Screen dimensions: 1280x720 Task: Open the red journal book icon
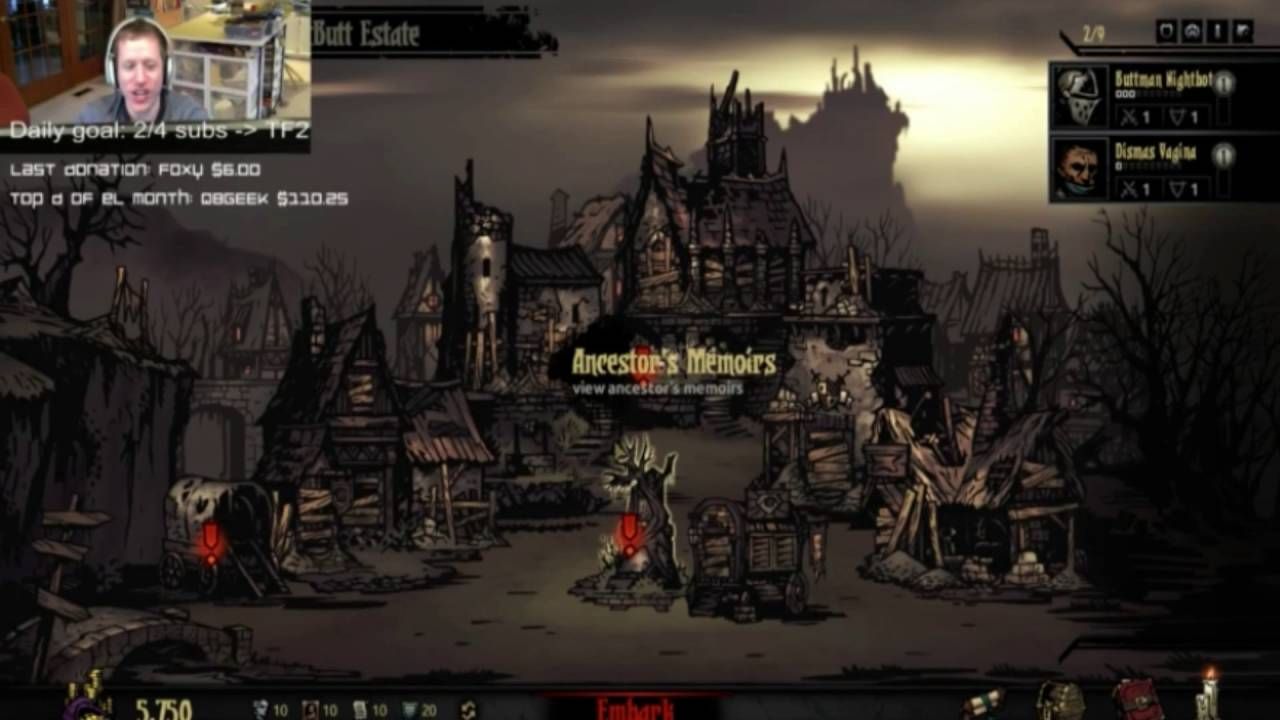pos(1134,700)
